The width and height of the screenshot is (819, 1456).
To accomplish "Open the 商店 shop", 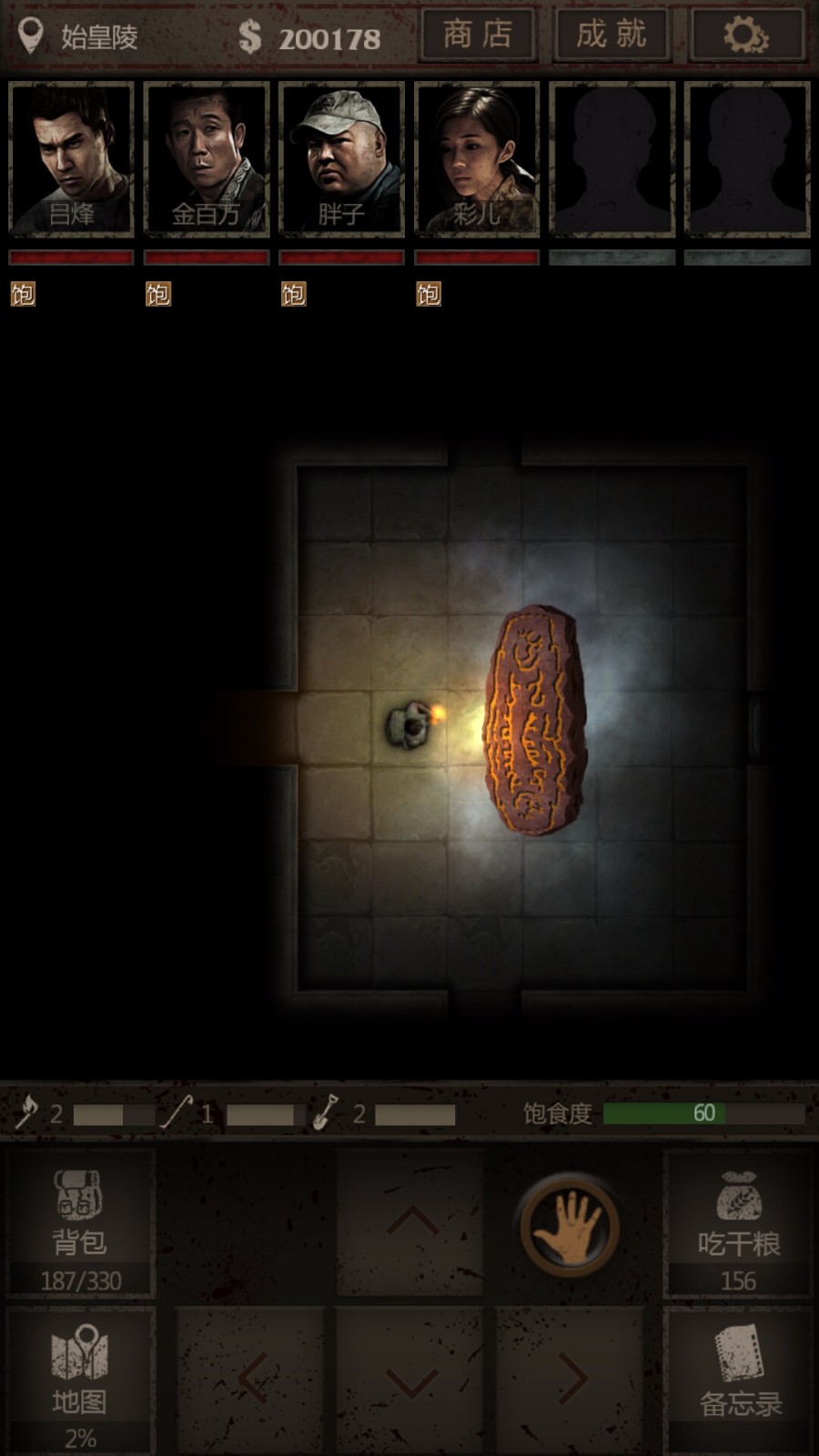I will point(479,35).
